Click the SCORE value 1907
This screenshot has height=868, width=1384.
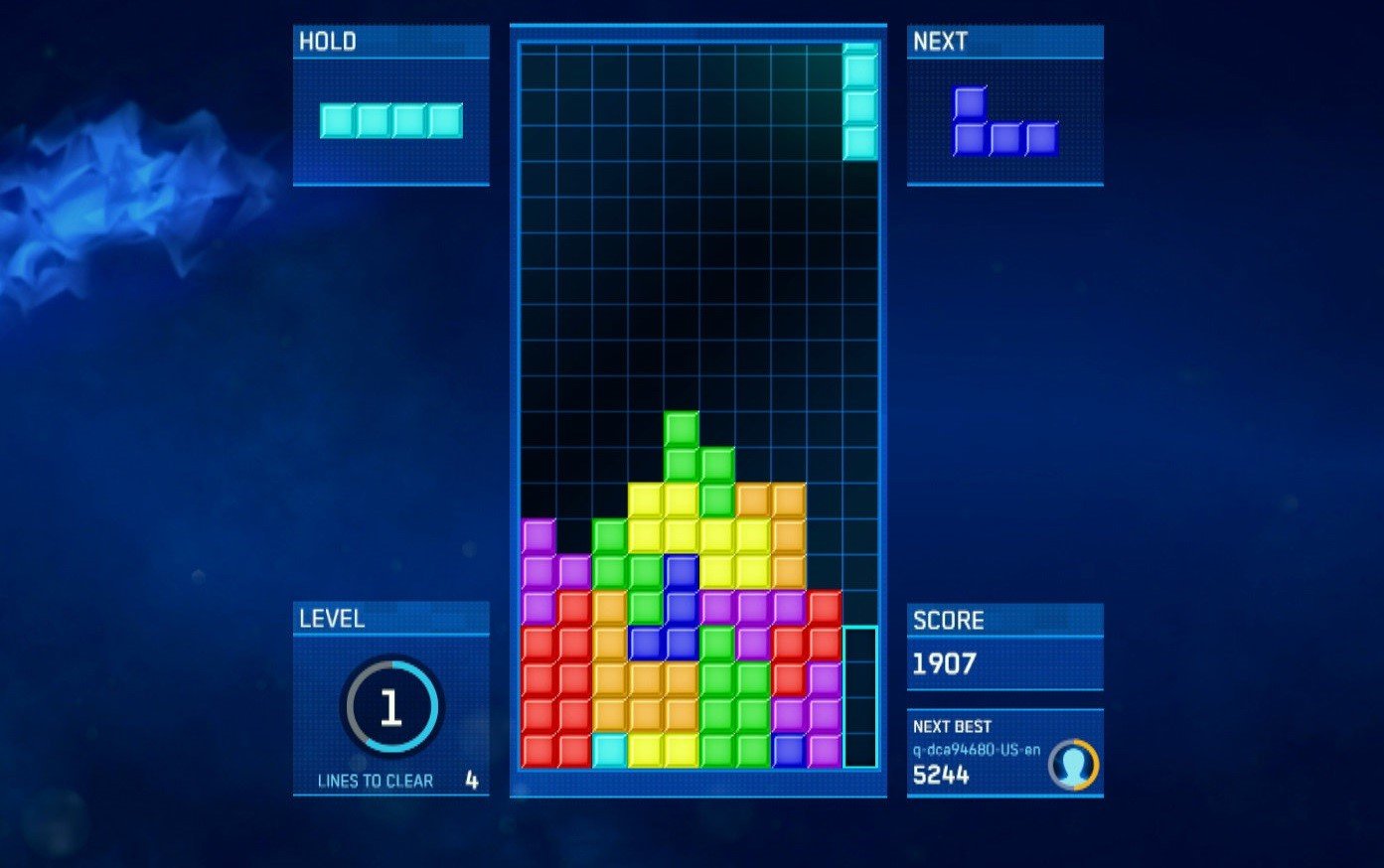(x=945, y=664)
